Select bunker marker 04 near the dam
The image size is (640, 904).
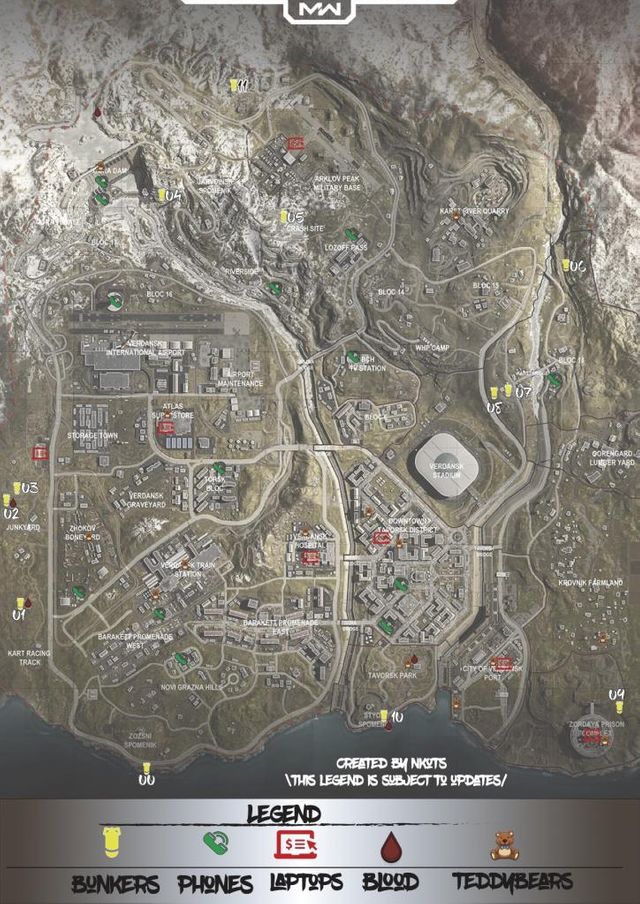(x=161, y=194)
